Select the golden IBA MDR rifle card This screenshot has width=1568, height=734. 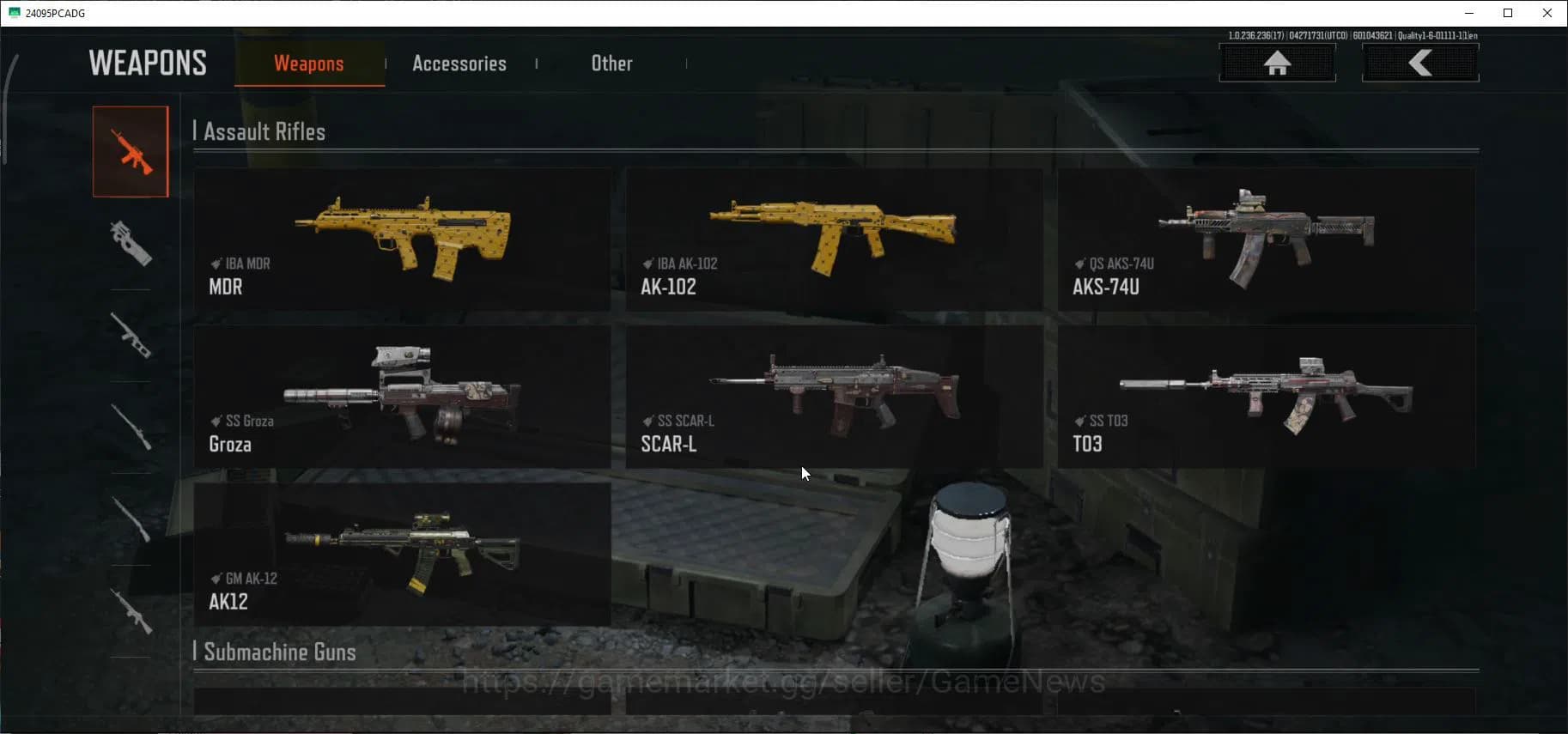point(403,240)
